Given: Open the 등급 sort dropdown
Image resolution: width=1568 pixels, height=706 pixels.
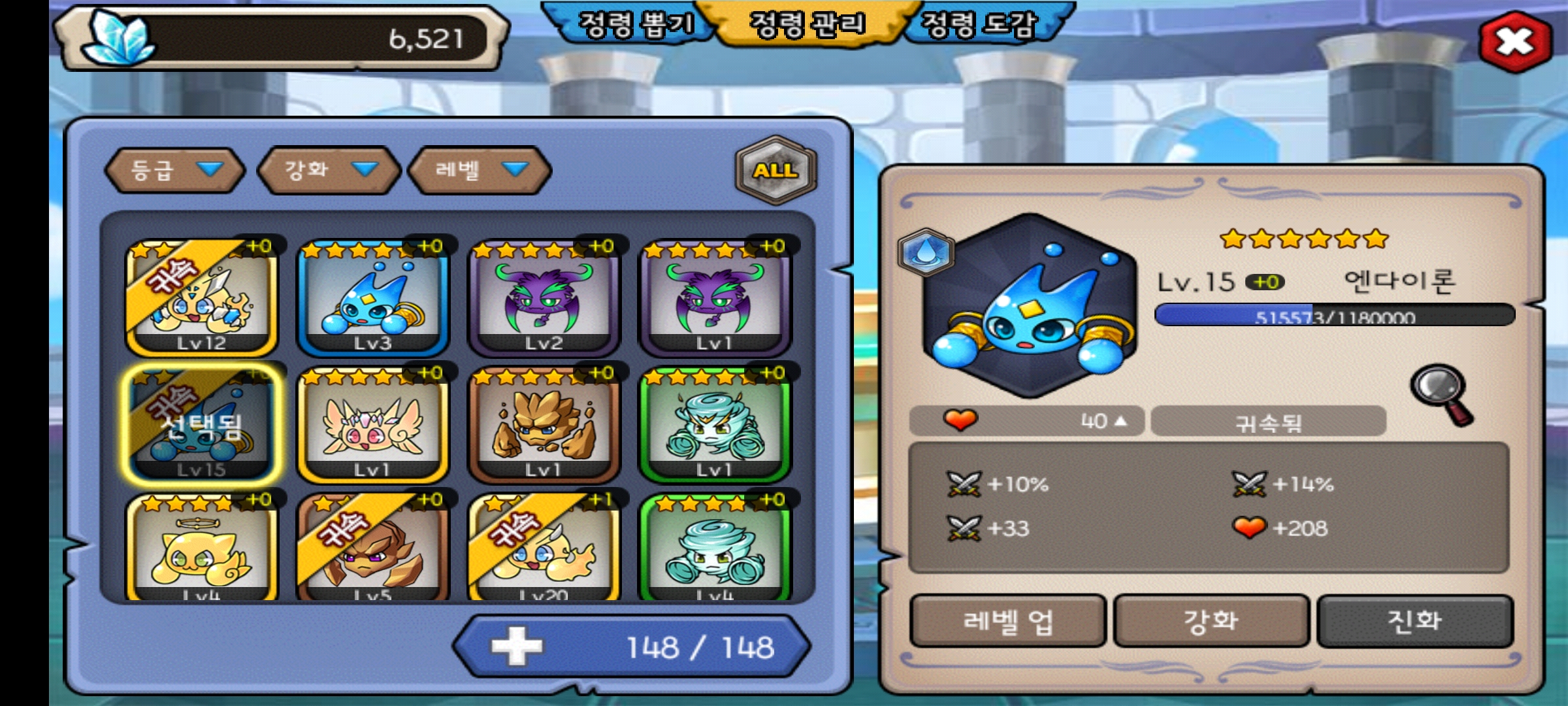Looking at the screenshot, I should 174,170.
